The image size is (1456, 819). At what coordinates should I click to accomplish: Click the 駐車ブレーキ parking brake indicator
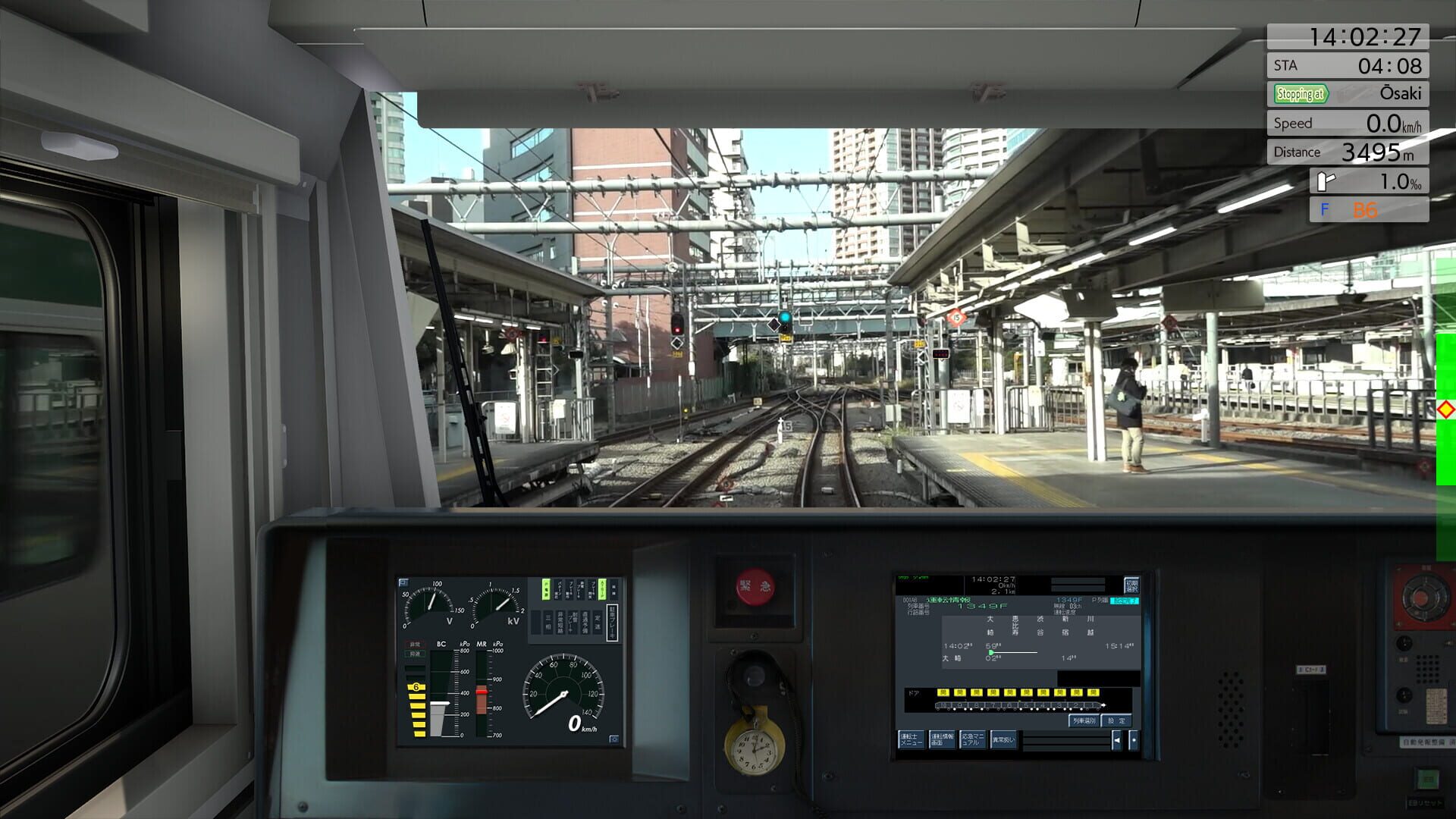[x=613, y=620]
